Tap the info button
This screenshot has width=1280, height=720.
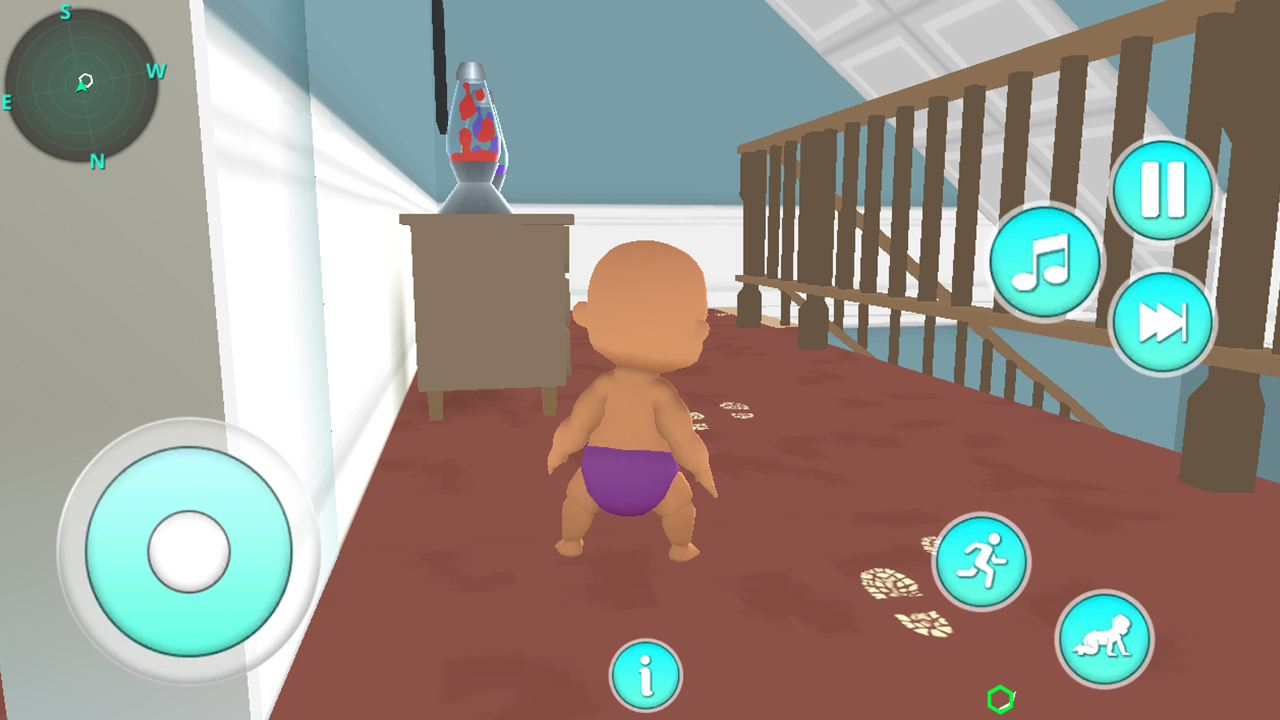pos(645,676)
